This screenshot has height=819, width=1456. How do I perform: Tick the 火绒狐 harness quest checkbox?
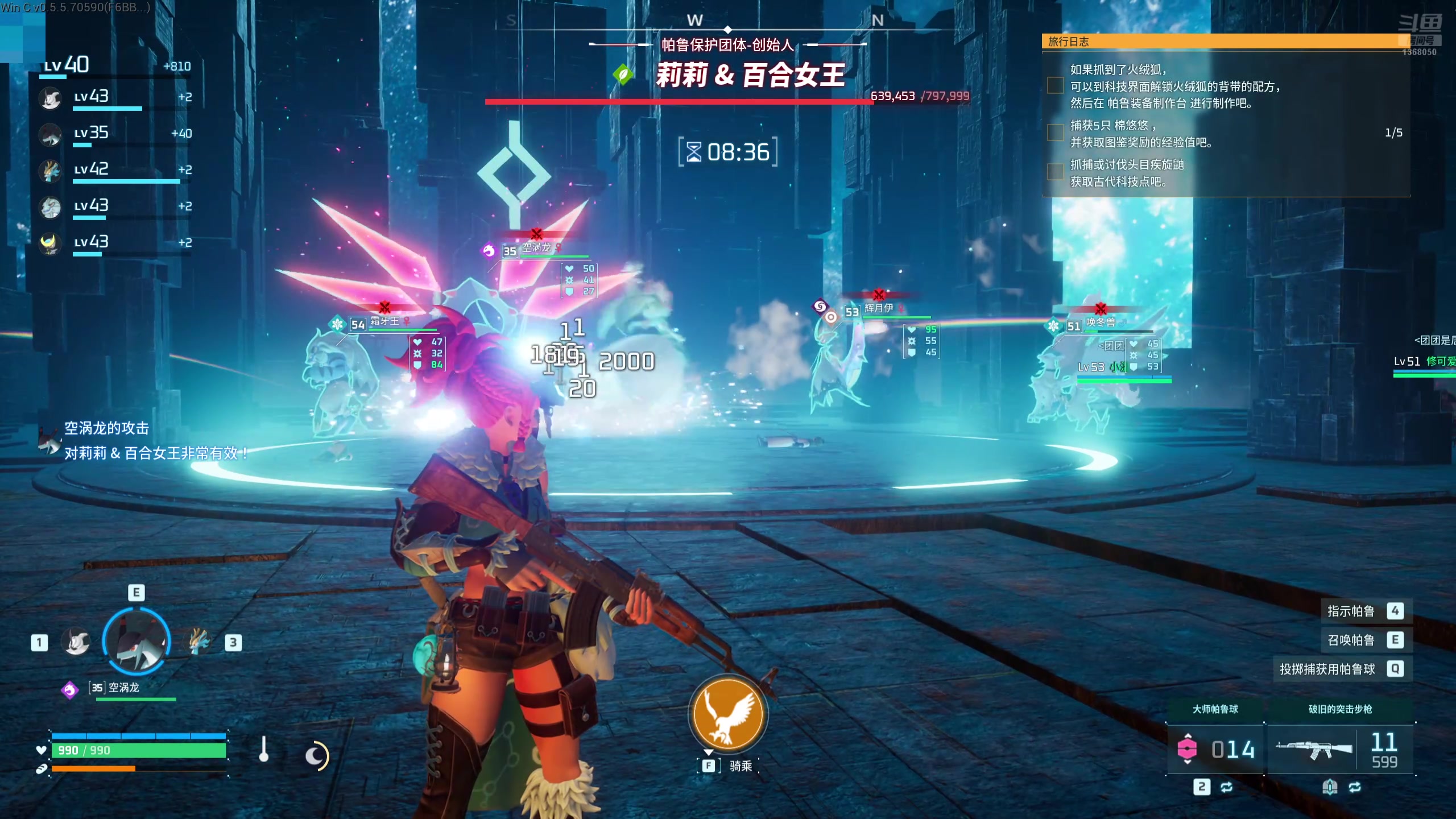(1056, 86)
